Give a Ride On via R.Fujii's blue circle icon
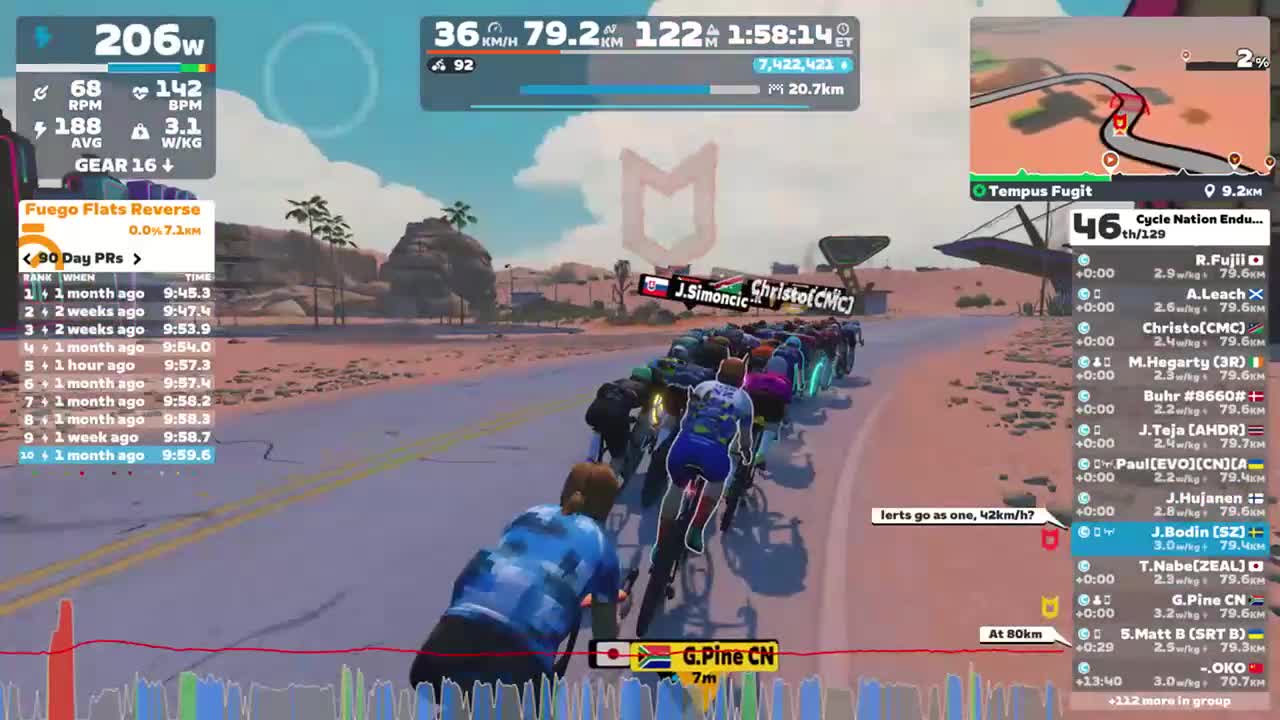The height and width of the screenshot is (720, 1280). pyautogui.click(x=1084, y=259)
